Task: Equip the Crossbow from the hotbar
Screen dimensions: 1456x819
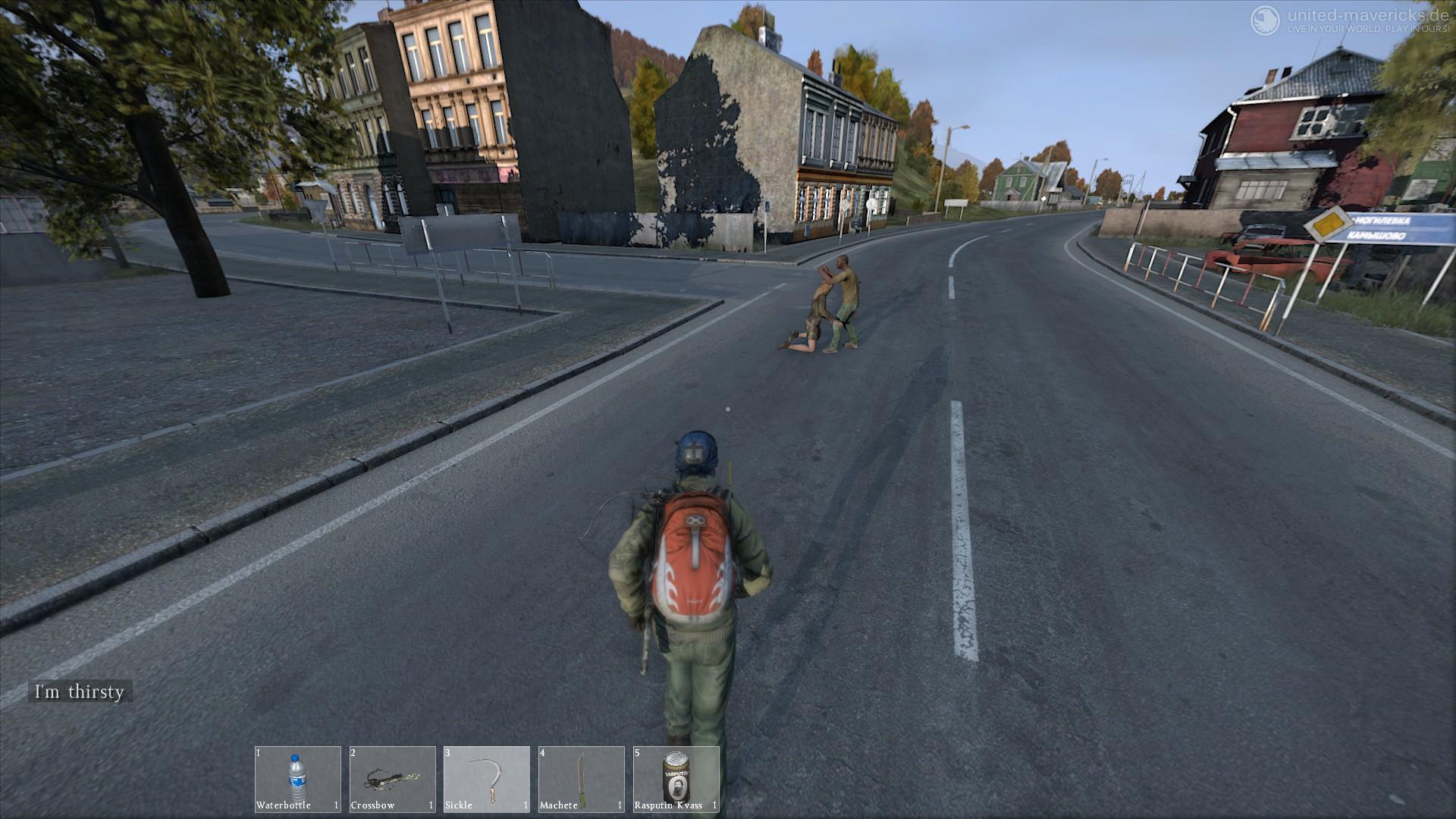Action: 392,779
